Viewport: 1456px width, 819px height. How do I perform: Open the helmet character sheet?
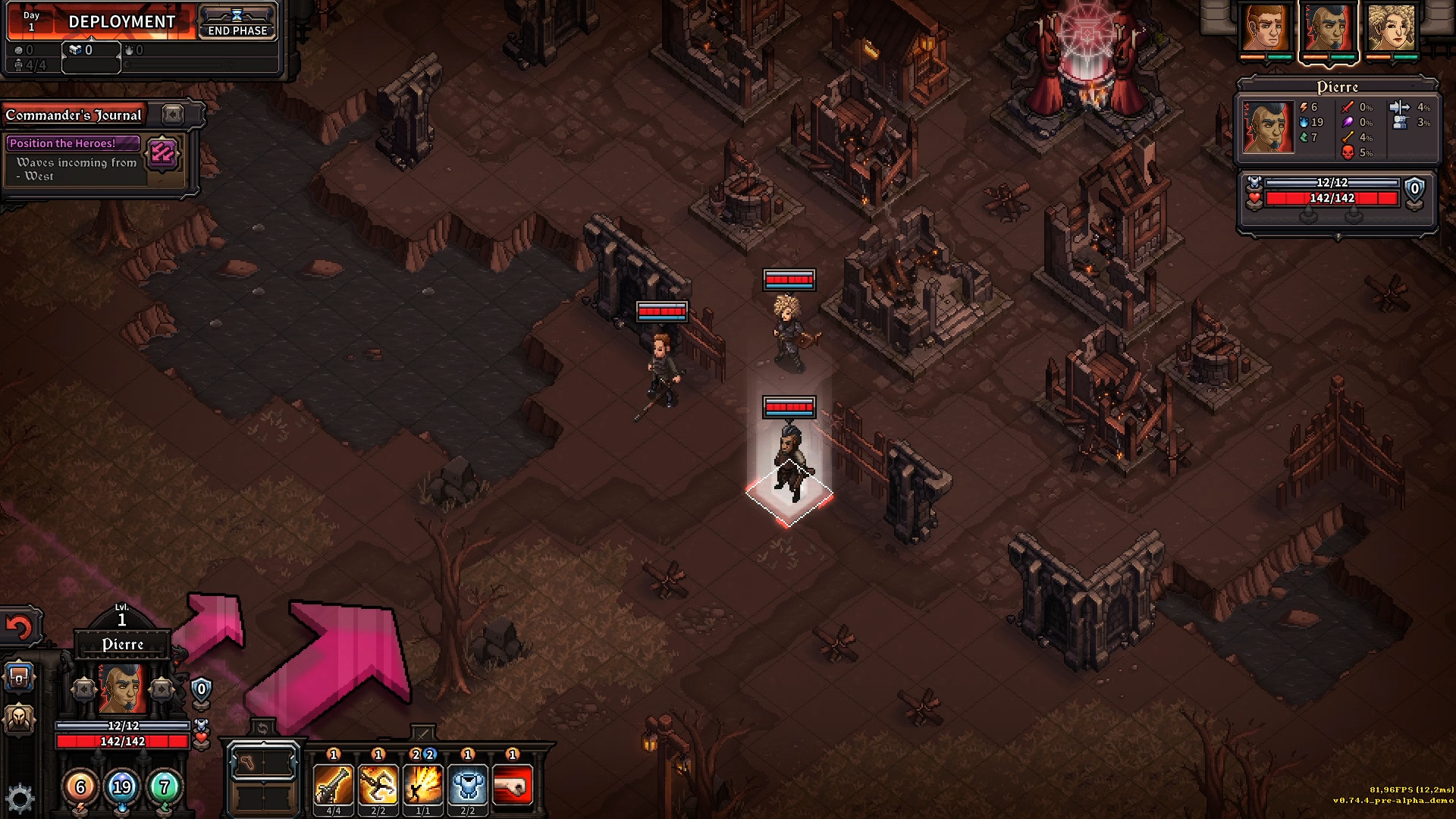19,717
